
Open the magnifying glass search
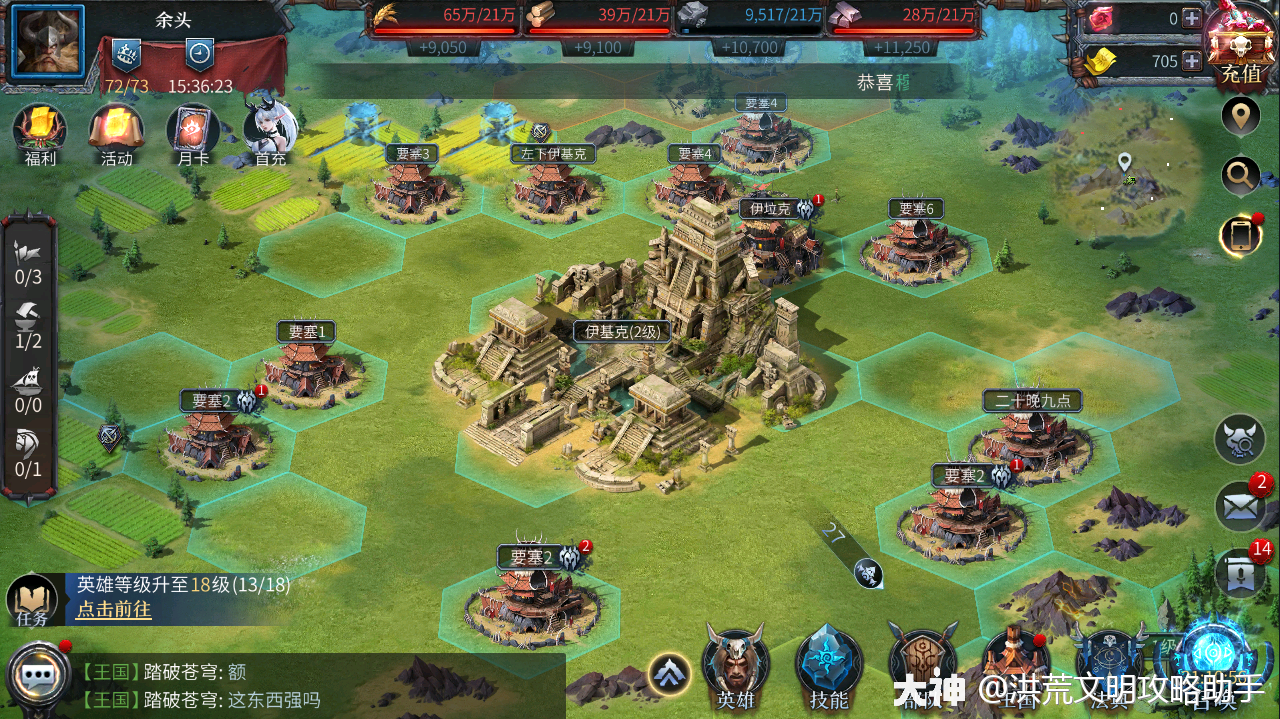[1241, 177]
